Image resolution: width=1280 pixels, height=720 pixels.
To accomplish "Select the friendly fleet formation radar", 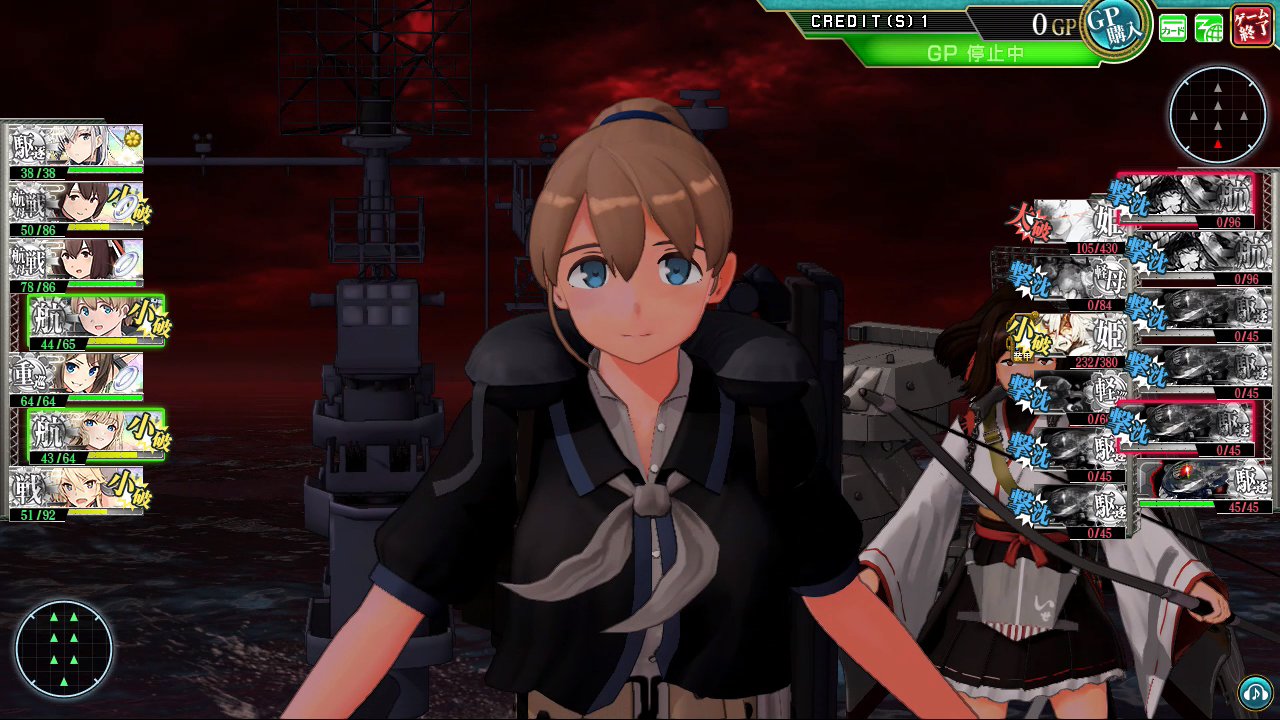I will [64, 648].
